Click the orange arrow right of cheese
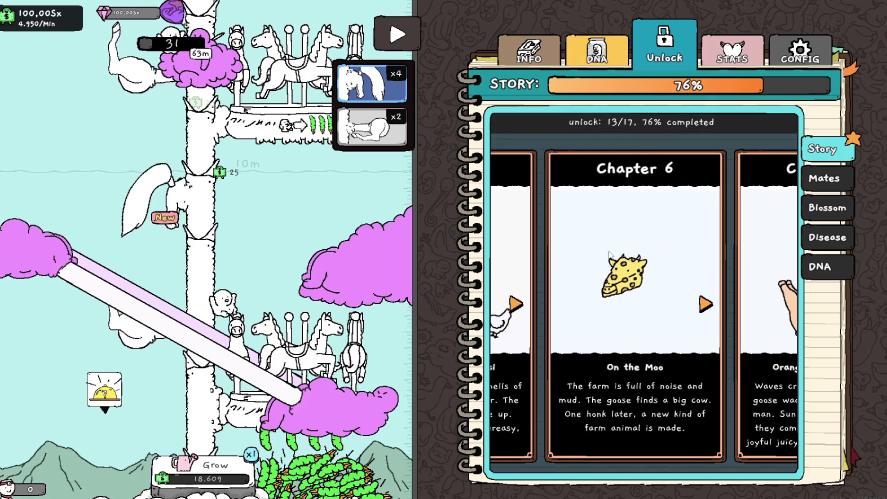Screen dimensions: 887x499 pyautogui.click(x=705, y=303)
